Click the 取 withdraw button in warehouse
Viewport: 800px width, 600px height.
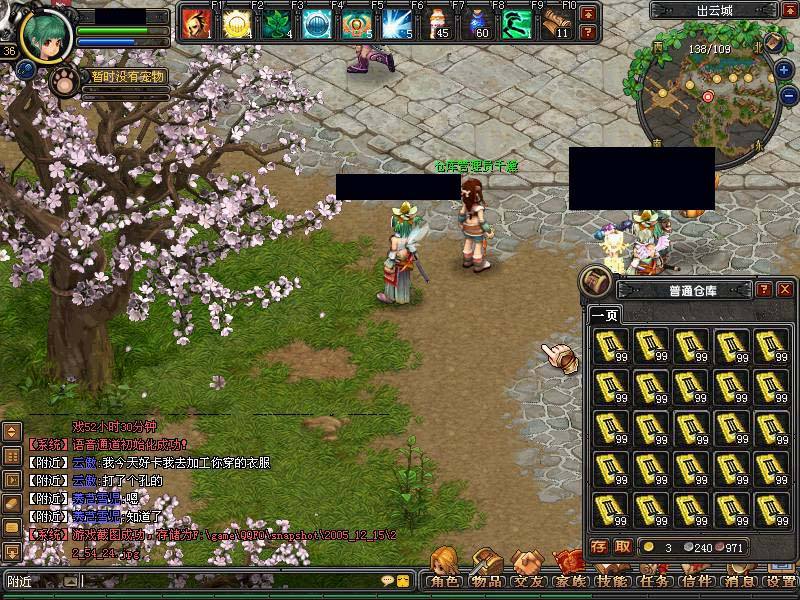[622, 546]
